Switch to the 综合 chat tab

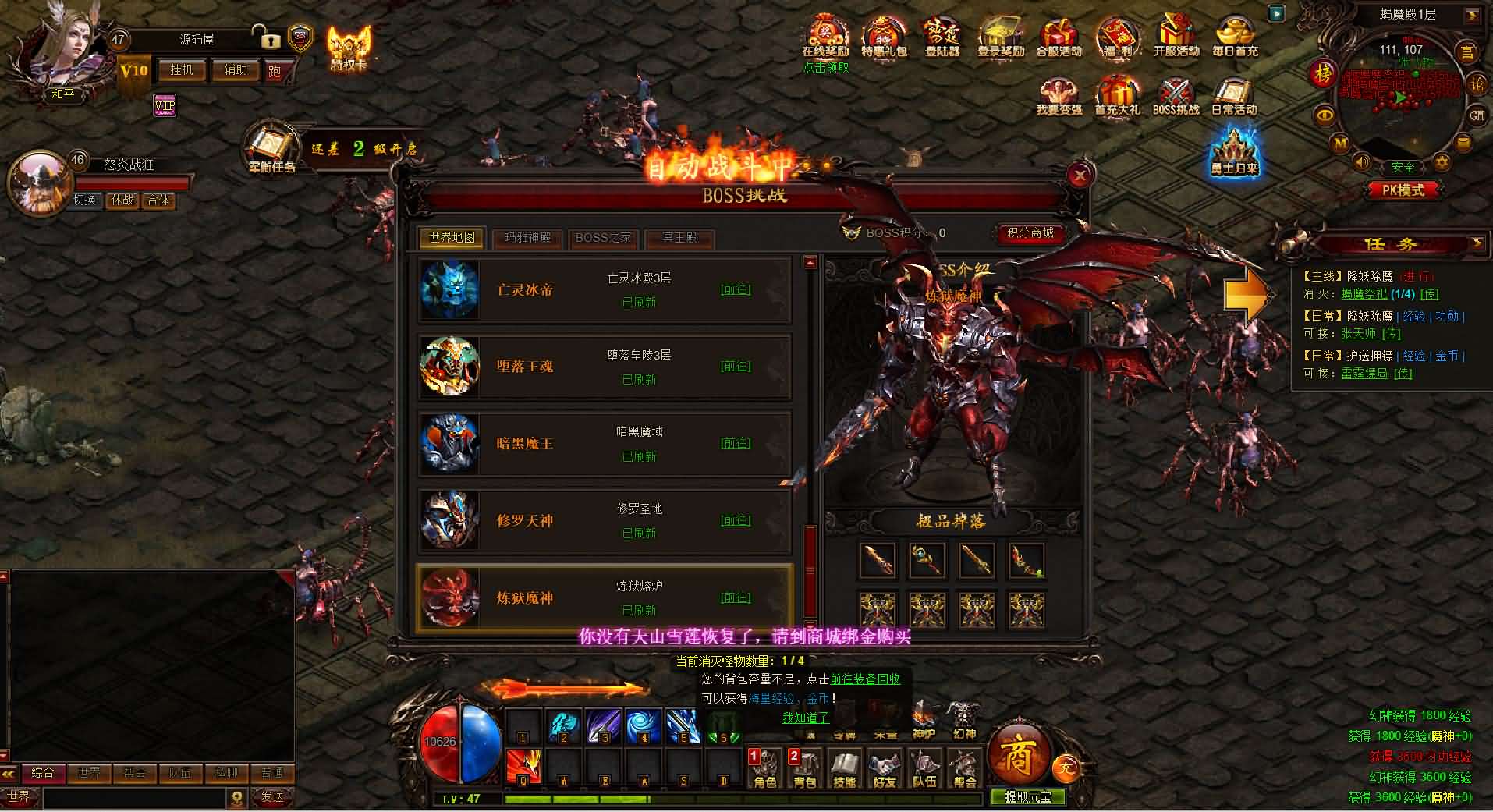pyautogui.click(x=44, y=773)
